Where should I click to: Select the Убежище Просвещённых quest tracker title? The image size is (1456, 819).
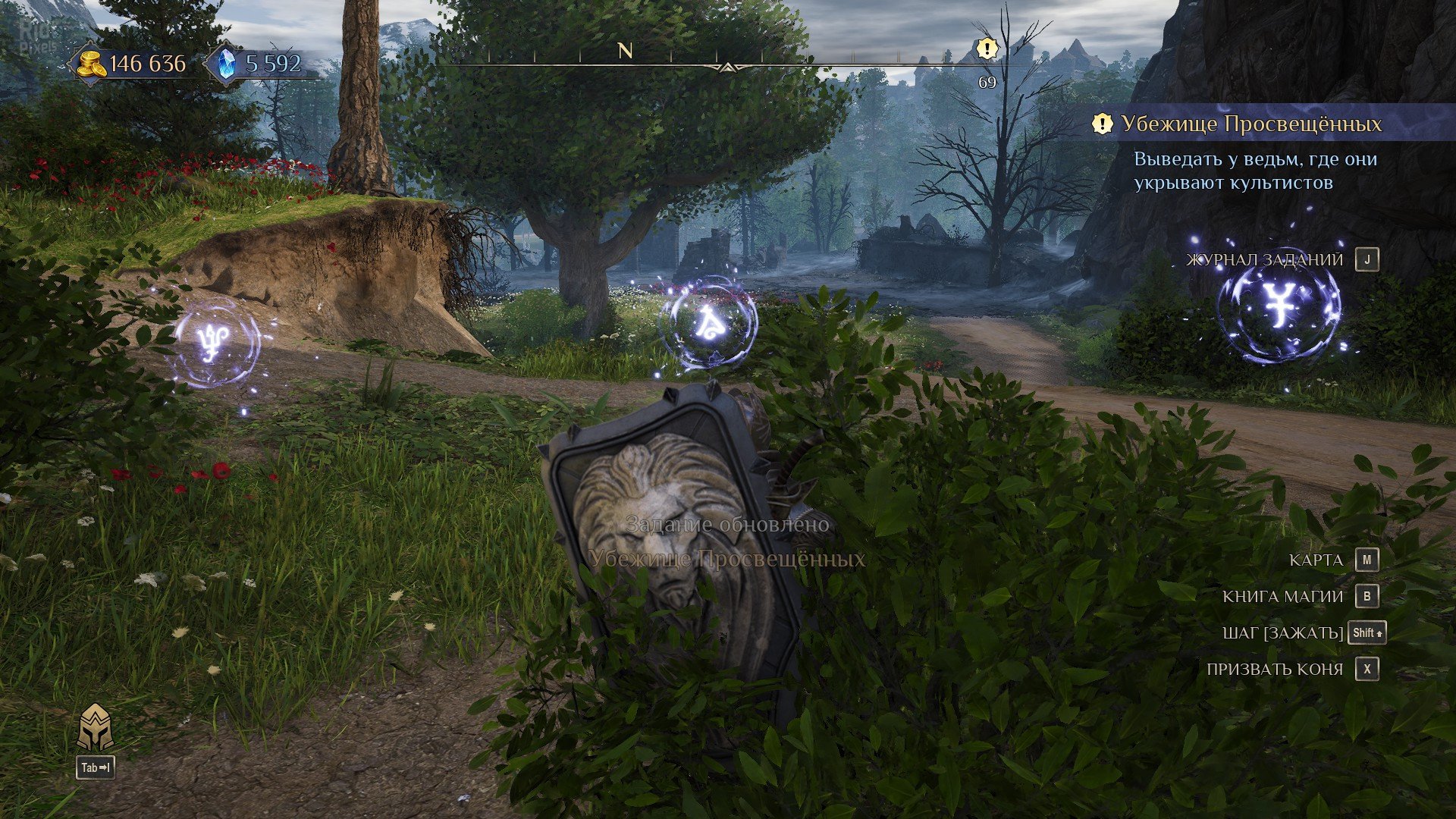(x=1251, y=124)
